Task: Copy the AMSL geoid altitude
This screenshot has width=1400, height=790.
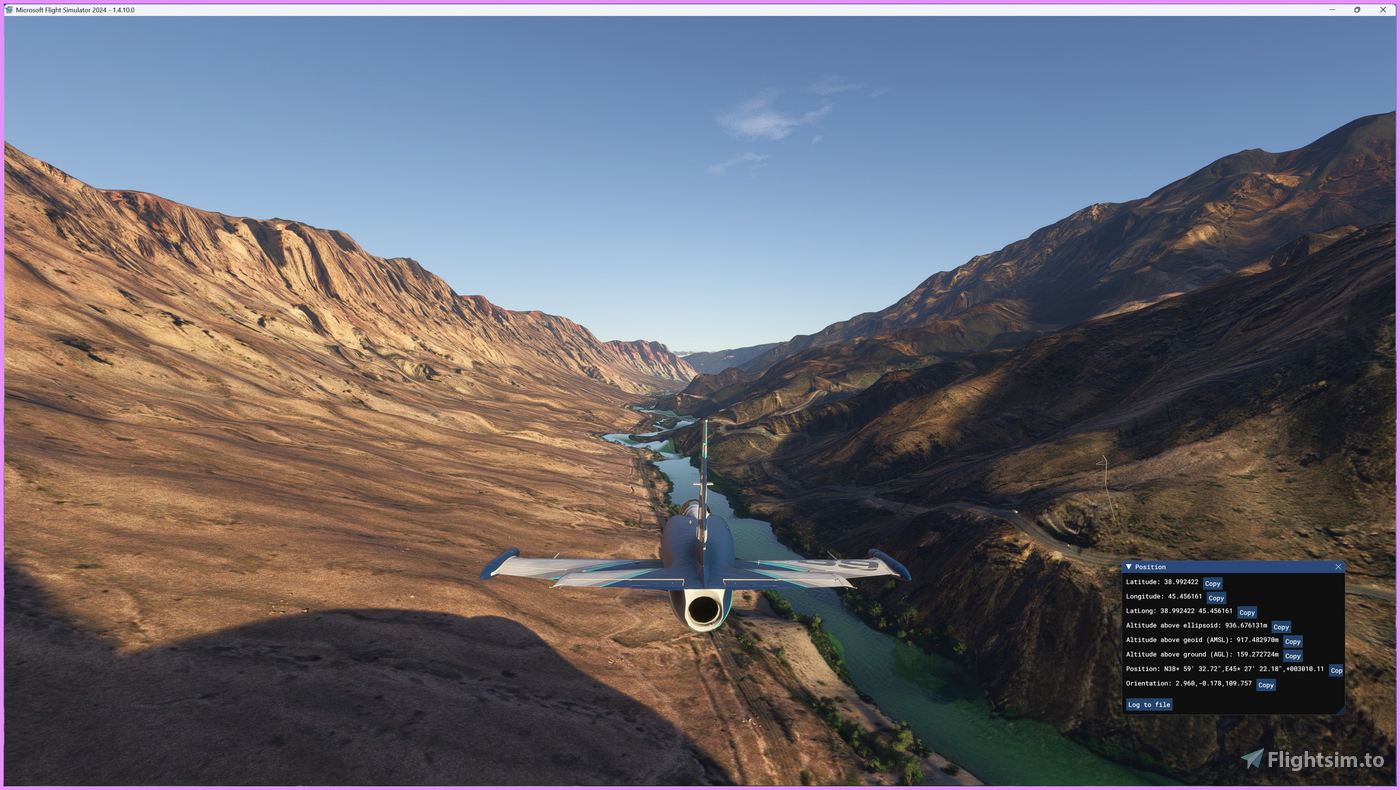Action: click(x=1293, y=642)
